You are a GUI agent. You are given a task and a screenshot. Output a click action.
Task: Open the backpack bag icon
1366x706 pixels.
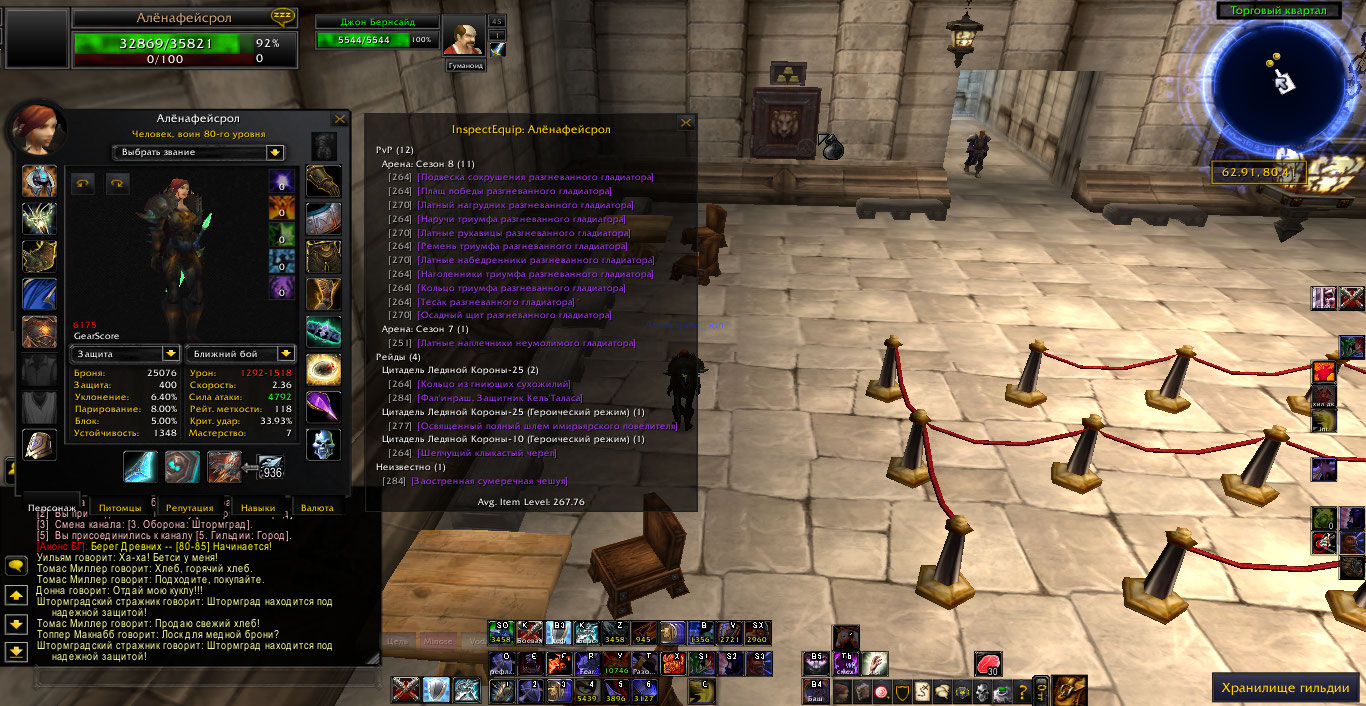tap(1071, 689)
